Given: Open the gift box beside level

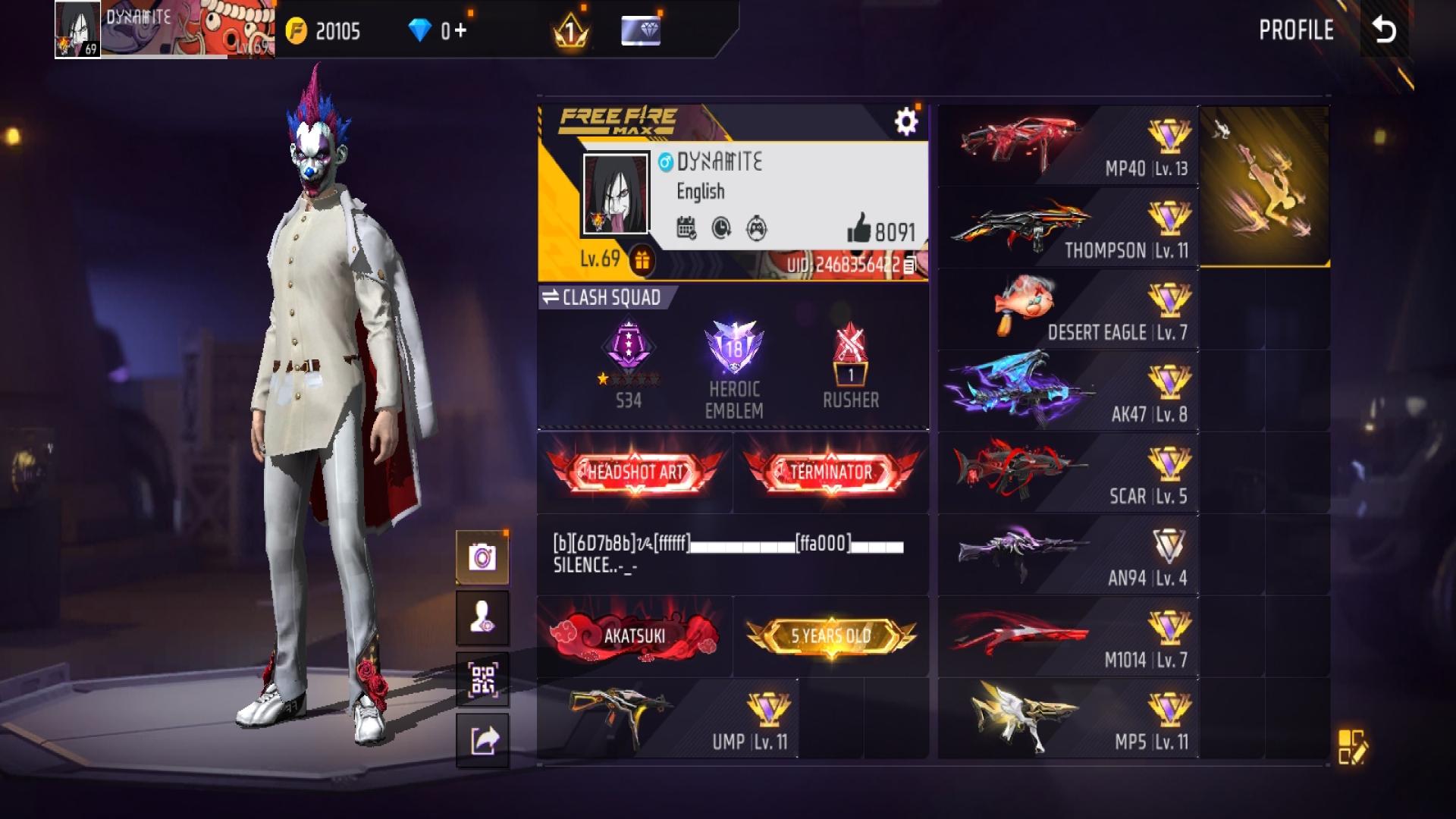Looking at the screenshot, I should tap(642, 260).
